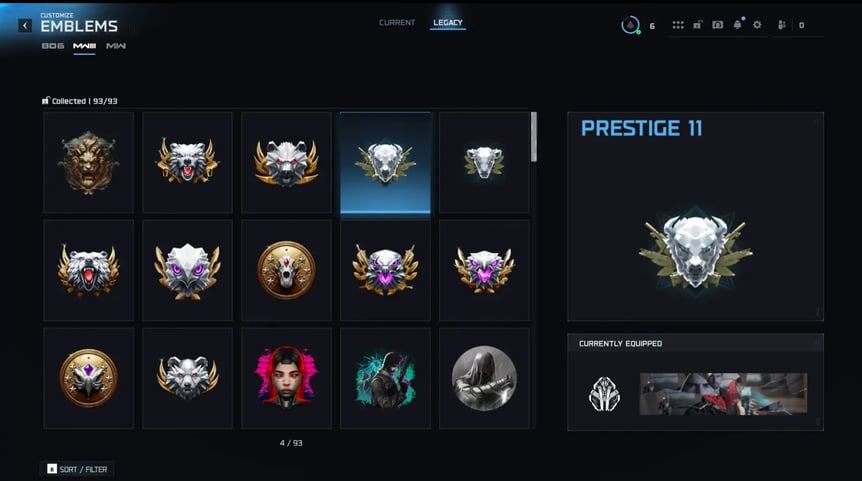Viewport: 862px width, 481px height.
Task: Pick the gold coin emblem with purple gem
Action: pos(88,378)
